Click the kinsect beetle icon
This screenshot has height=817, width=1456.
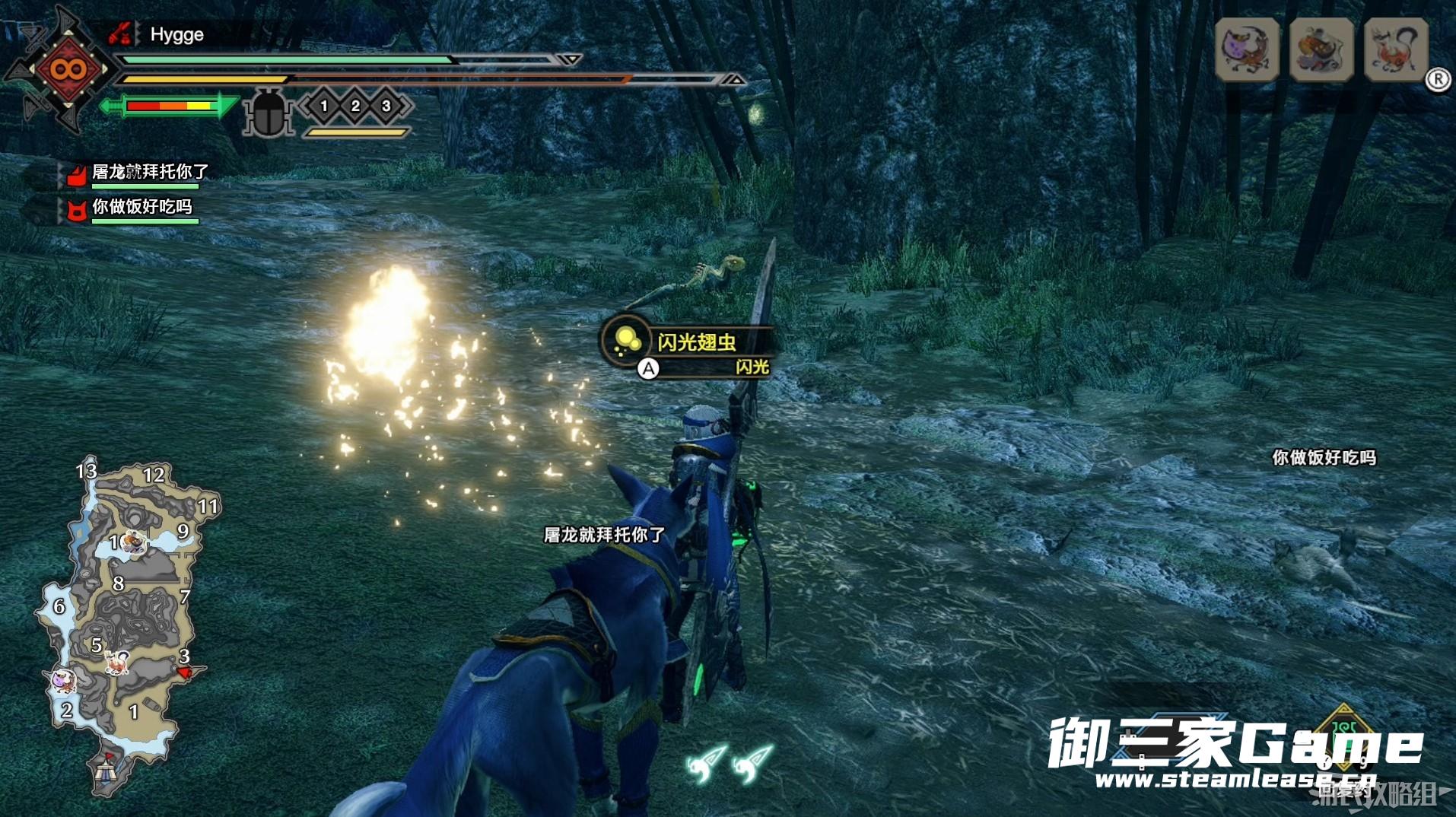click(268, 113)
